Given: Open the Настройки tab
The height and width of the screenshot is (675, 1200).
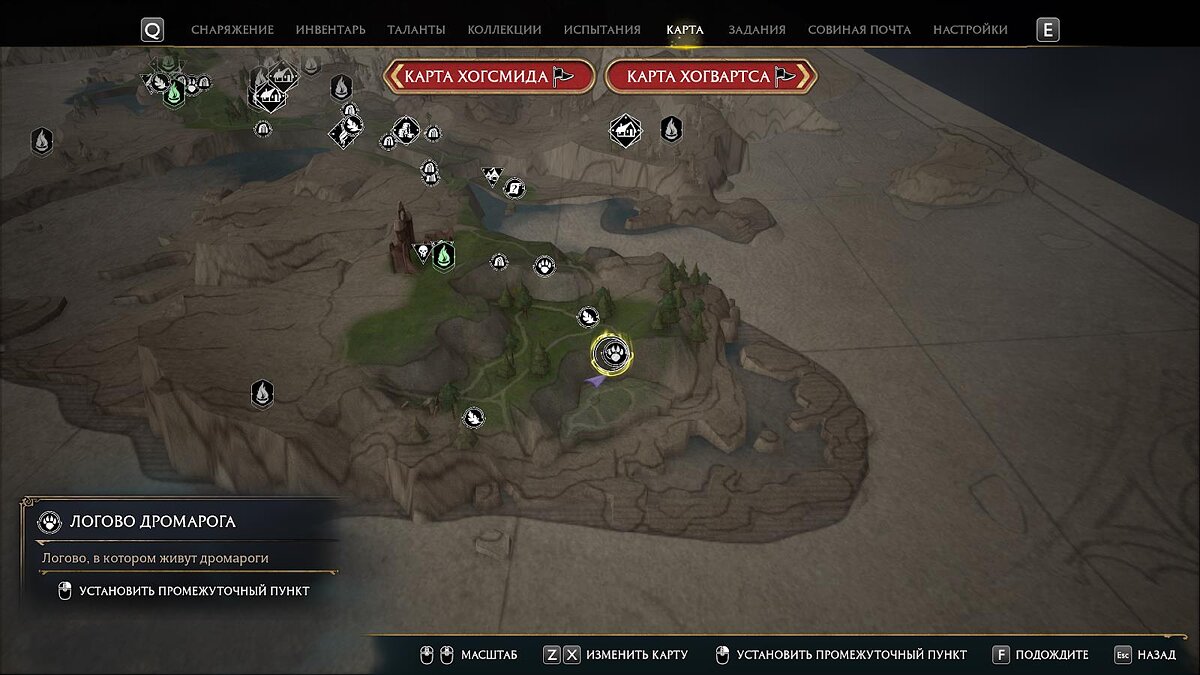Looking at the screenshot, I should (x=970, y=30).
